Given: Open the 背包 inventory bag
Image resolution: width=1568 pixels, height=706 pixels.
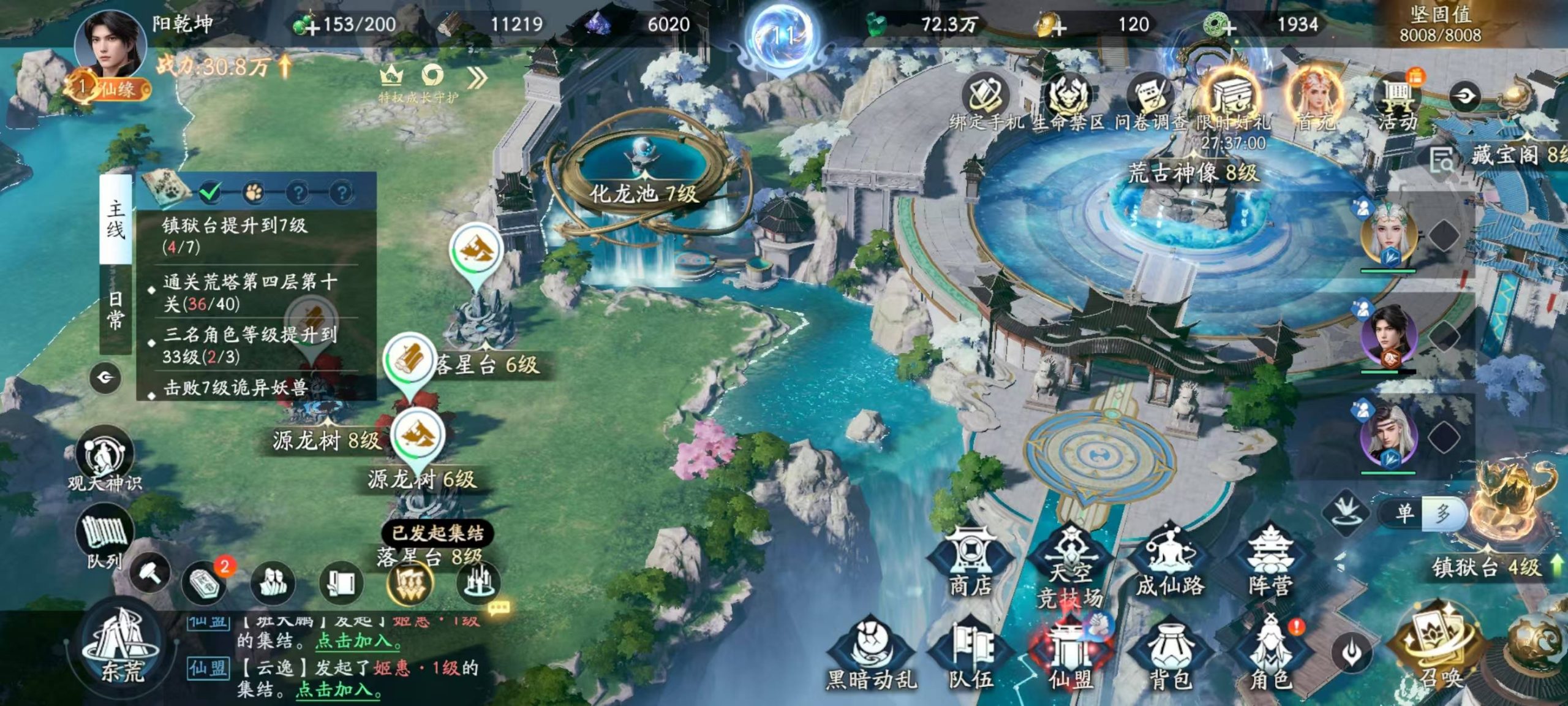Looking at the screenshot, I should click(1170, 655).
